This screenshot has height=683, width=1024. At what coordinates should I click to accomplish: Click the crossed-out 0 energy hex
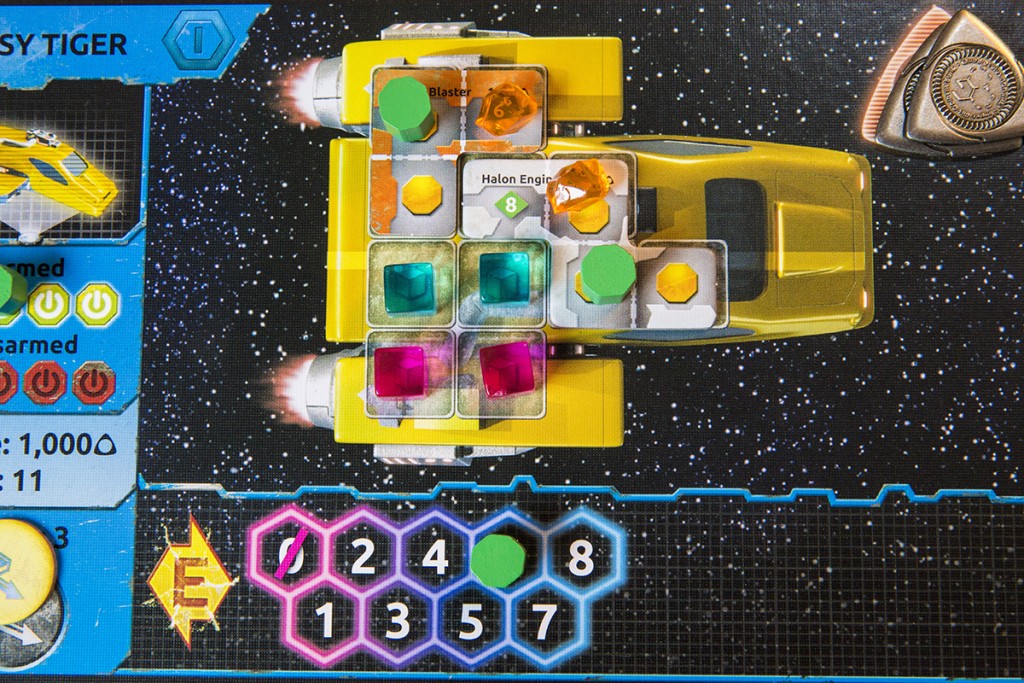tap(291, 555)
